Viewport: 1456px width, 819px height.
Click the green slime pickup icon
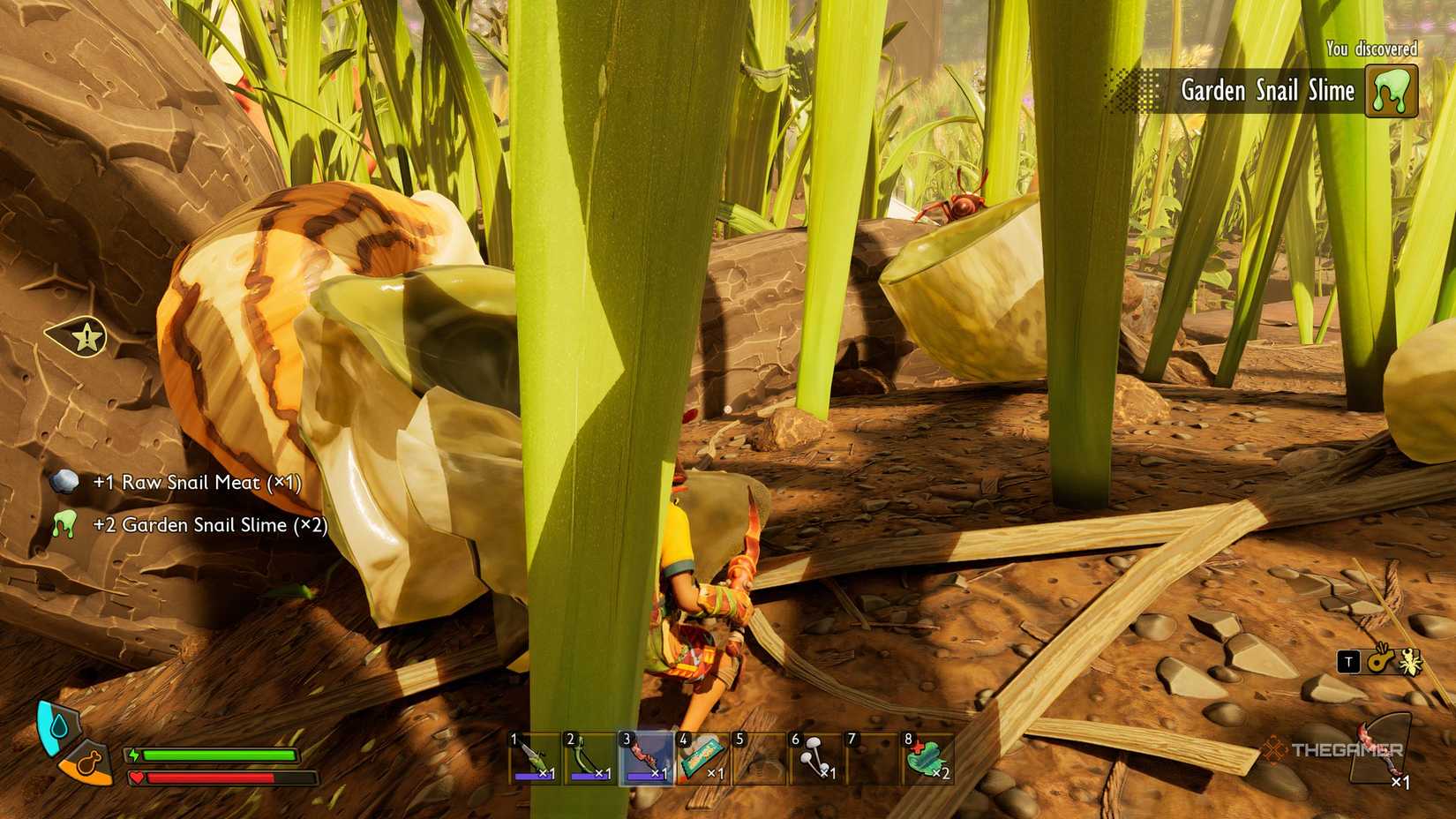point(64,524)
